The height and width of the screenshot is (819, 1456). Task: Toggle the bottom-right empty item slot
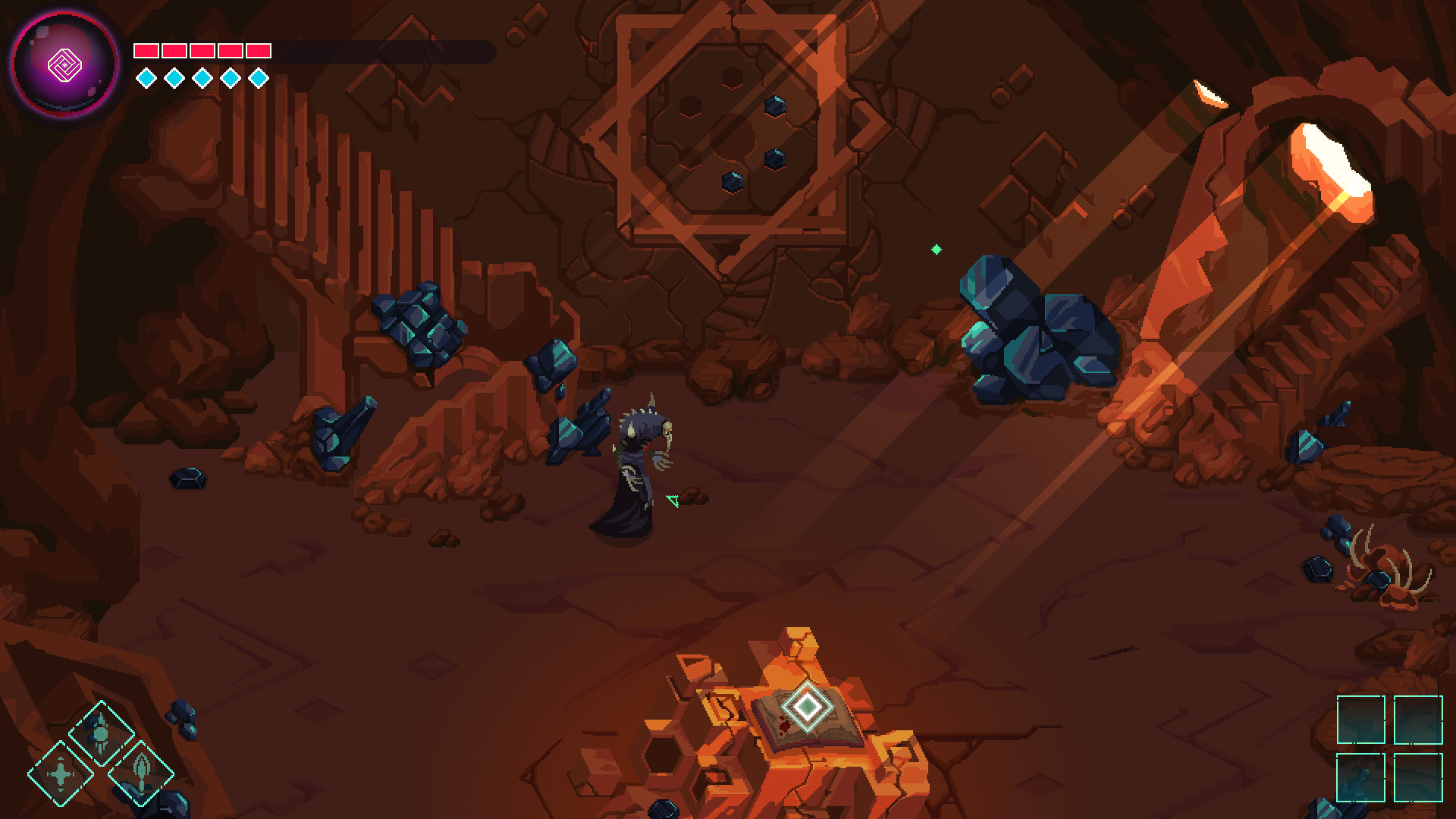1417,777
